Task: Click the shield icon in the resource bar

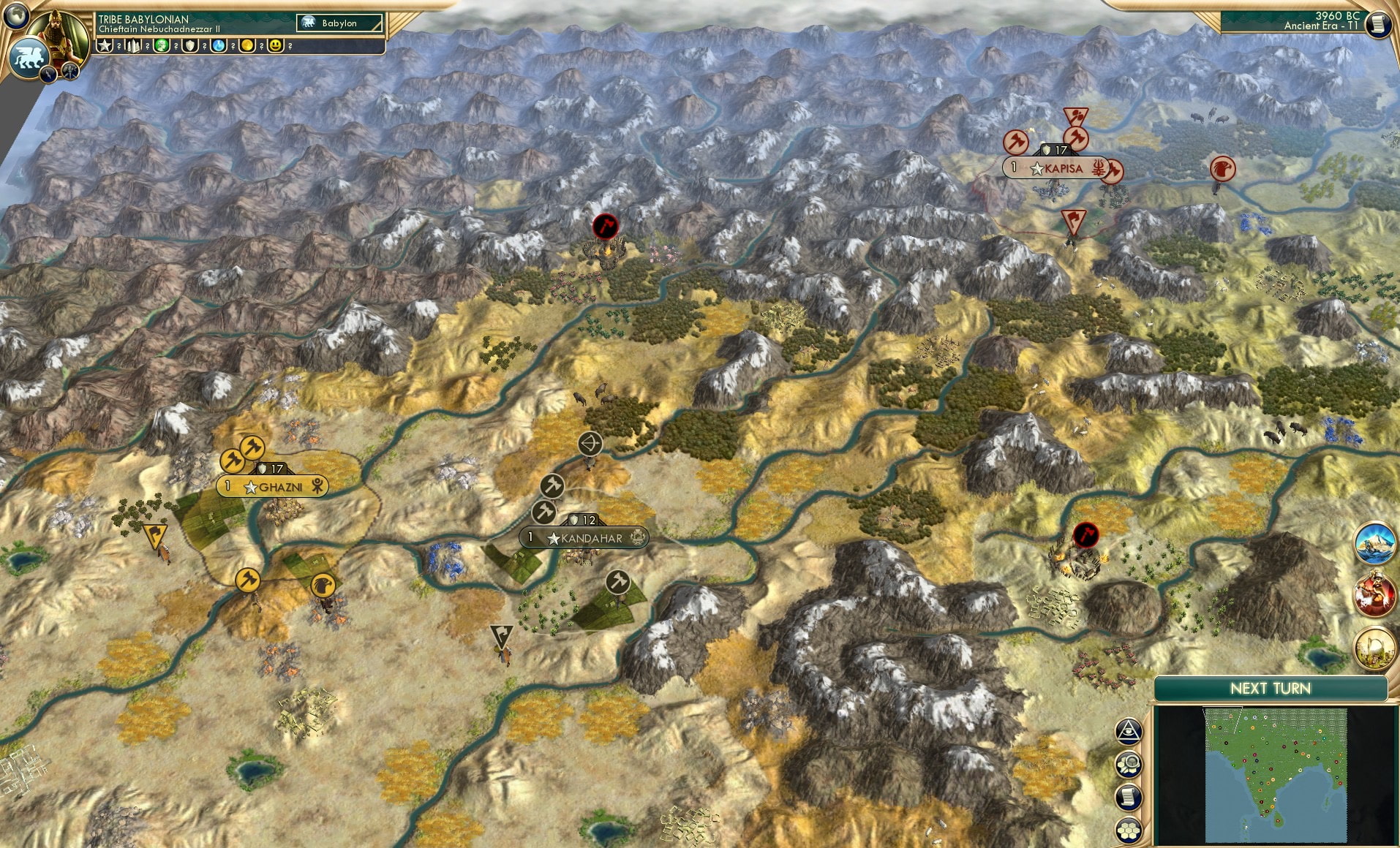Action: [189, 46]
